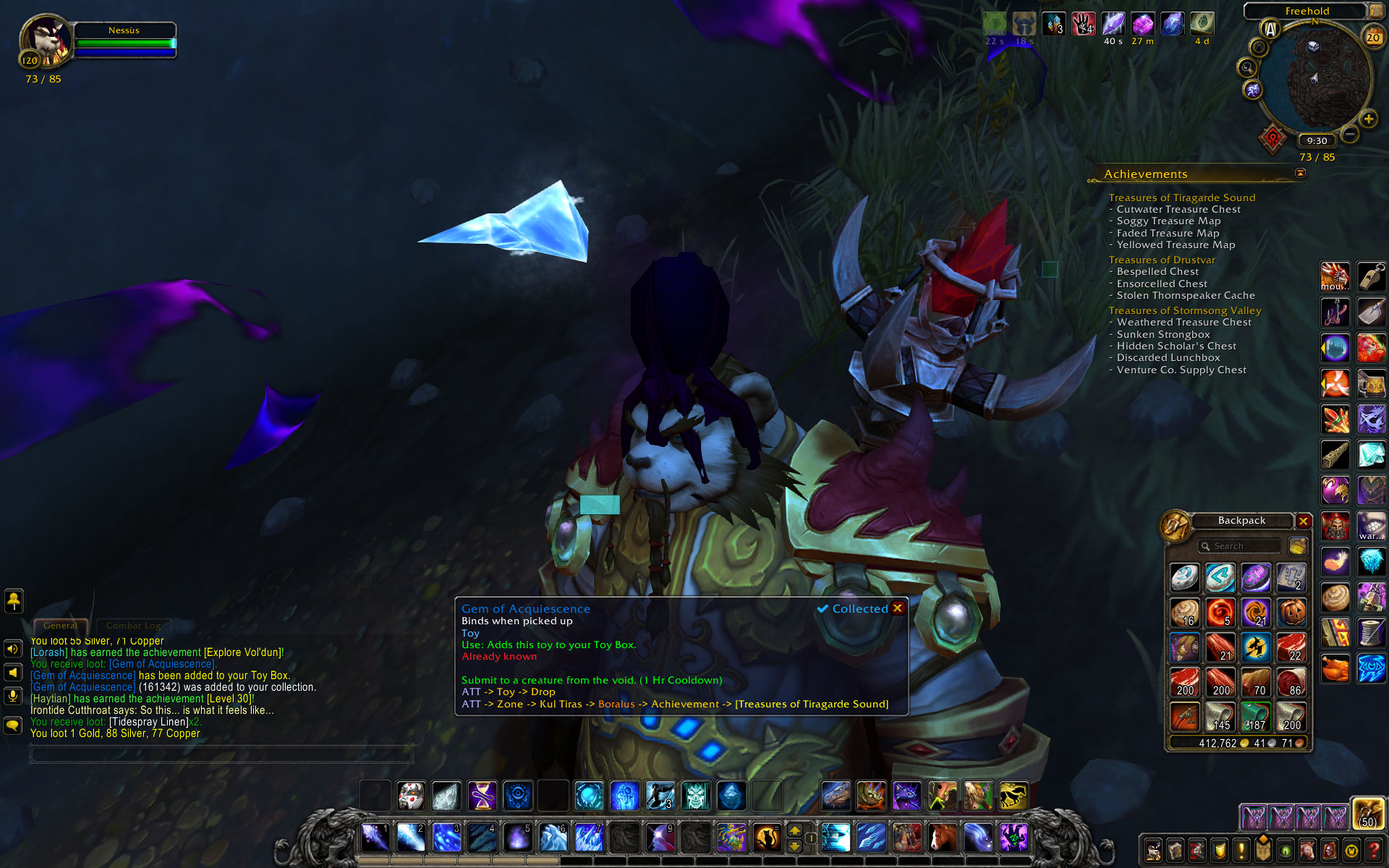The width and height of the screenshot is (1389, 868).
Task: Select the jack-o'-lantern pumpkin item in Backpack
Action: click(x=1291, y=613)
